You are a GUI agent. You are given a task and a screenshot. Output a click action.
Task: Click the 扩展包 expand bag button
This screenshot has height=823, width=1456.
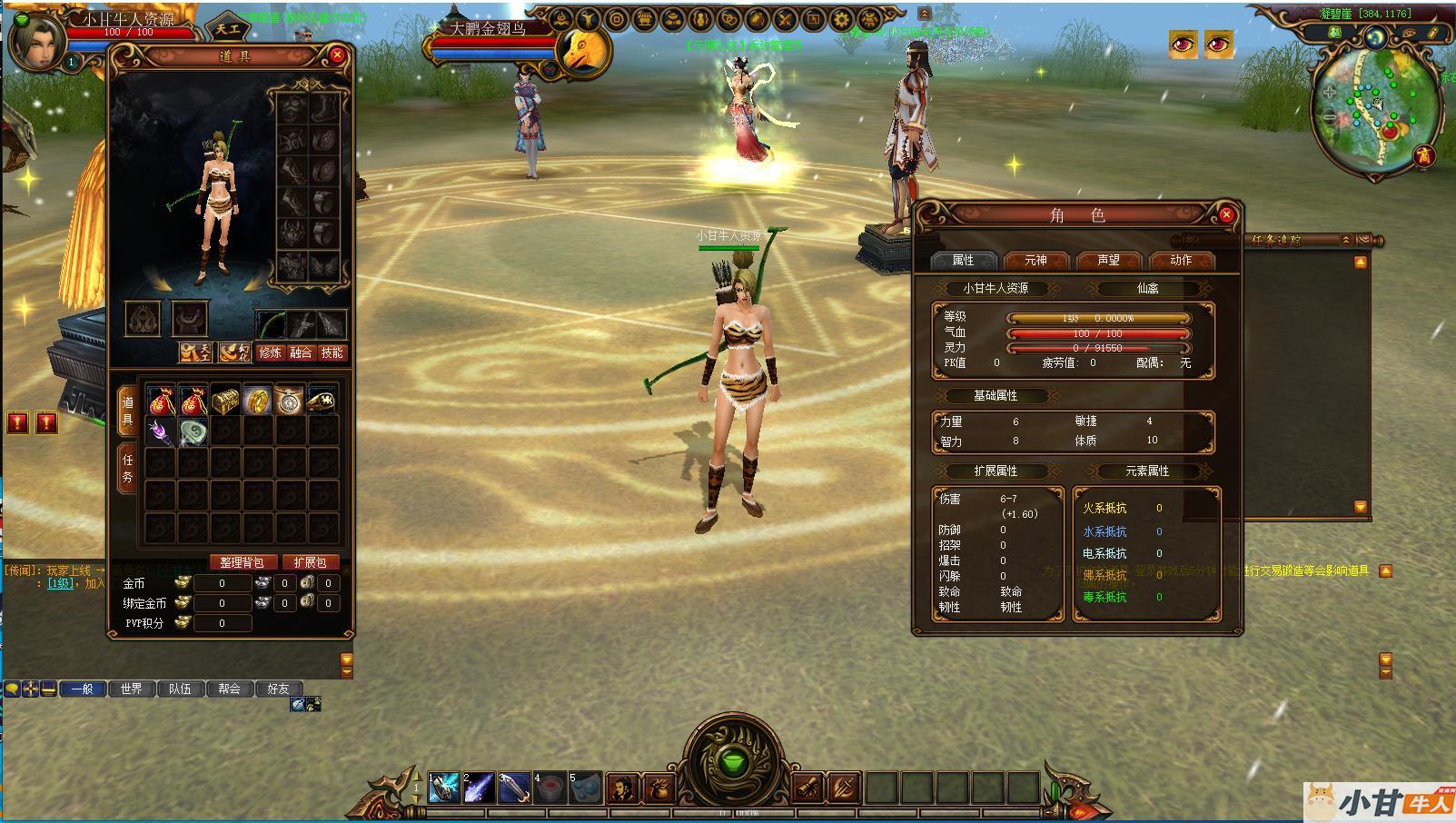310,562
